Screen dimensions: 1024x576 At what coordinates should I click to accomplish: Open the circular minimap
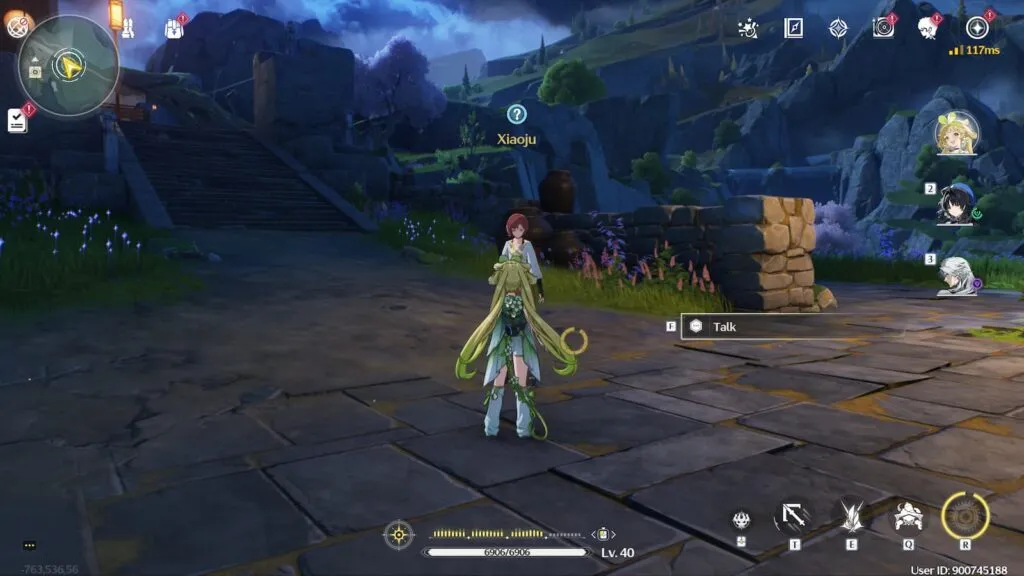[69, 66]
